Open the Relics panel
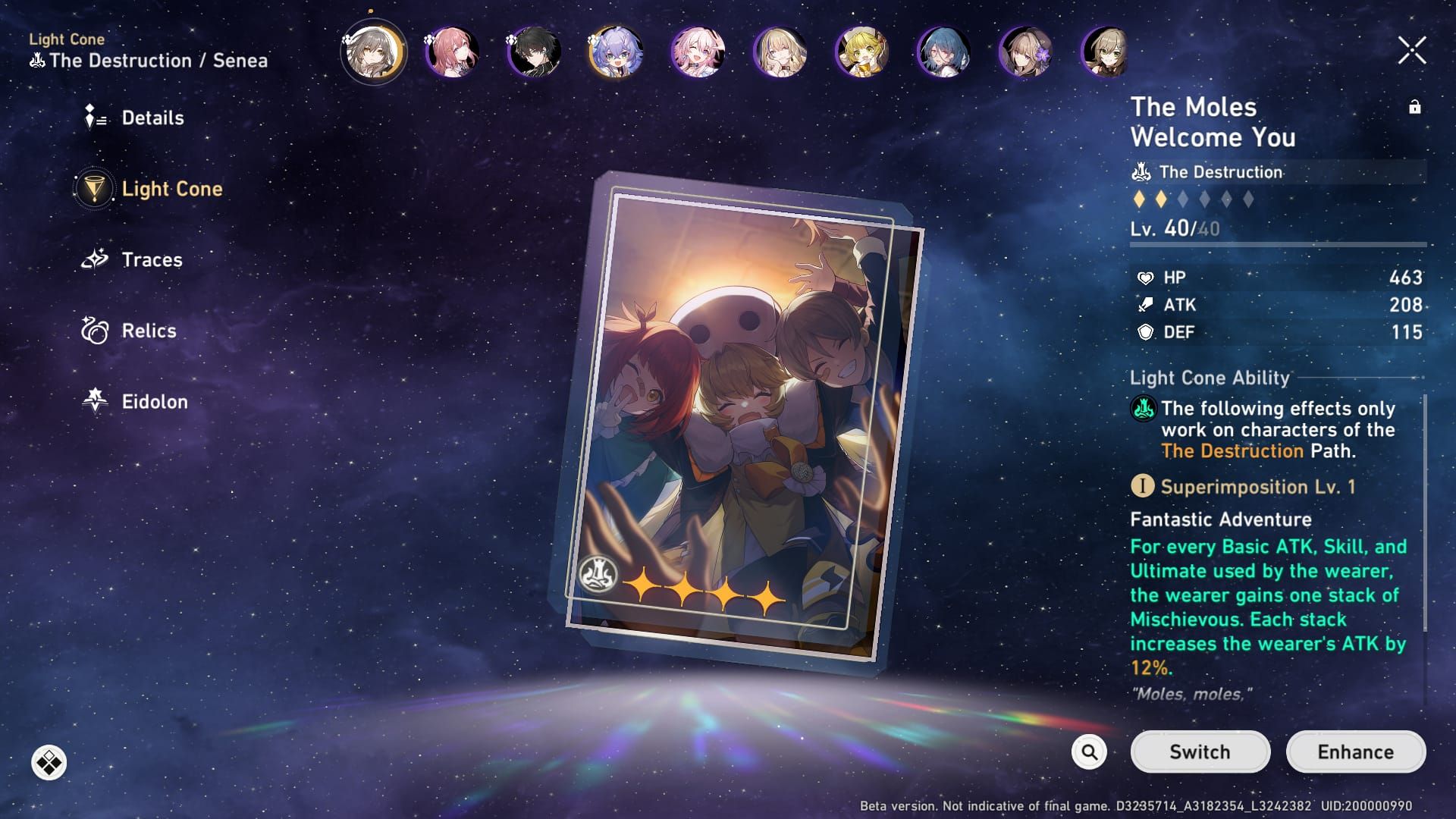Viewport: 1456px width, 819px height. [x=149, y=331]
